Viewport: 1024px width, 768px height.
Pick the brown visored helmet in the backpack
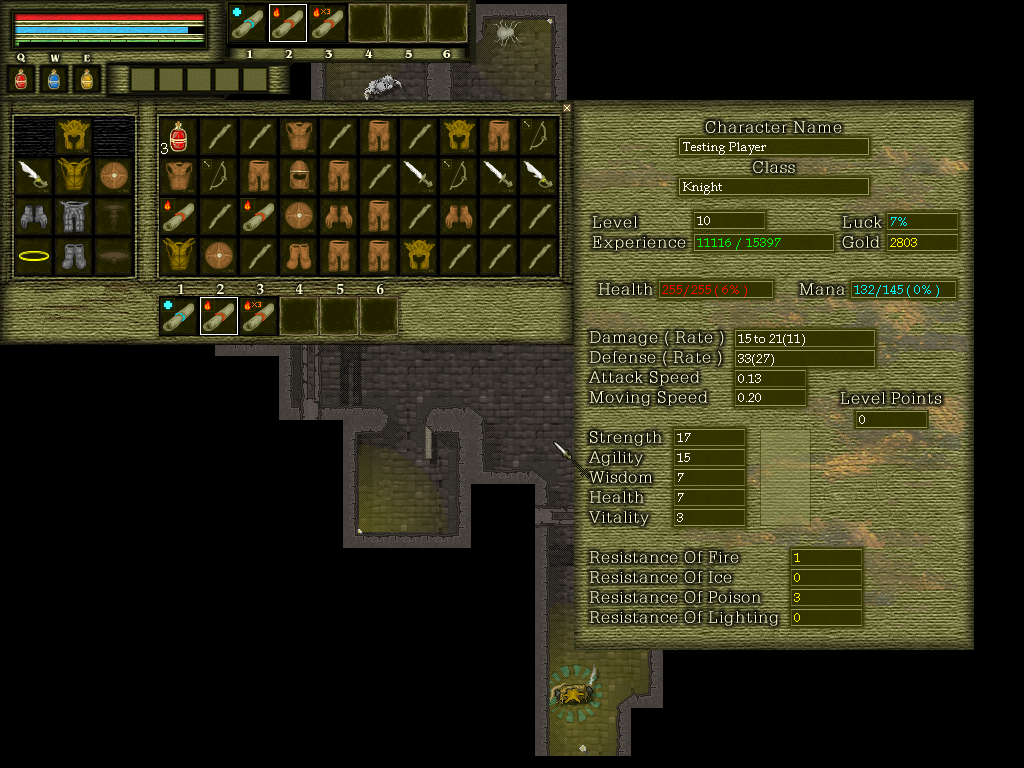coord(299,176)
